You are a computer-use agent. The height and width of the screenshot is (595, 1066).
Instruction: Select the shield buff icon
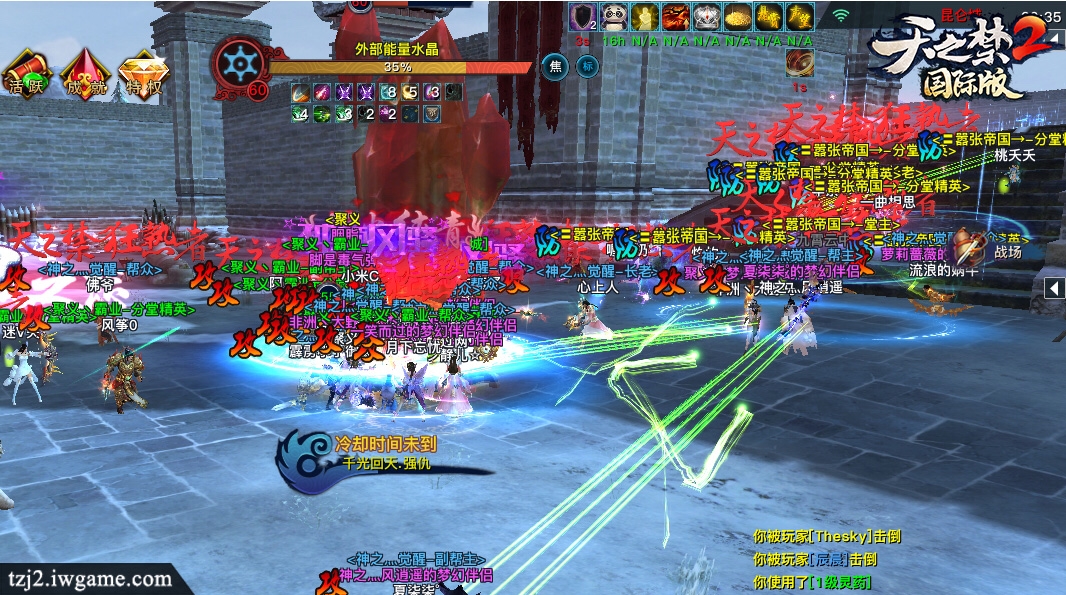pyautogui.click(x=582, y=16)
